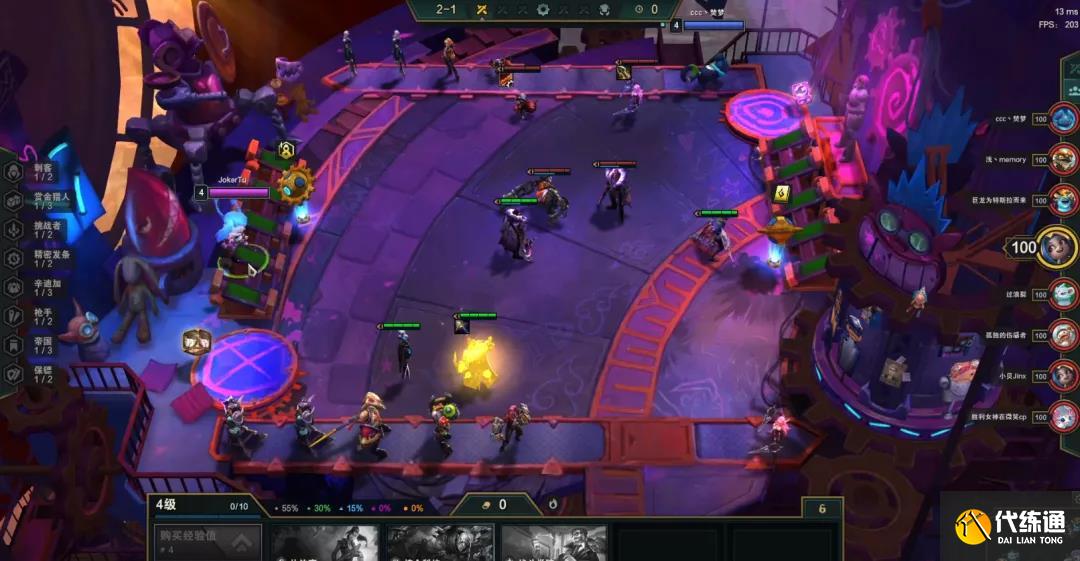Select the first champion card in shop
Viewport: 1080px width, 561px height.
[x=325, y=543]
